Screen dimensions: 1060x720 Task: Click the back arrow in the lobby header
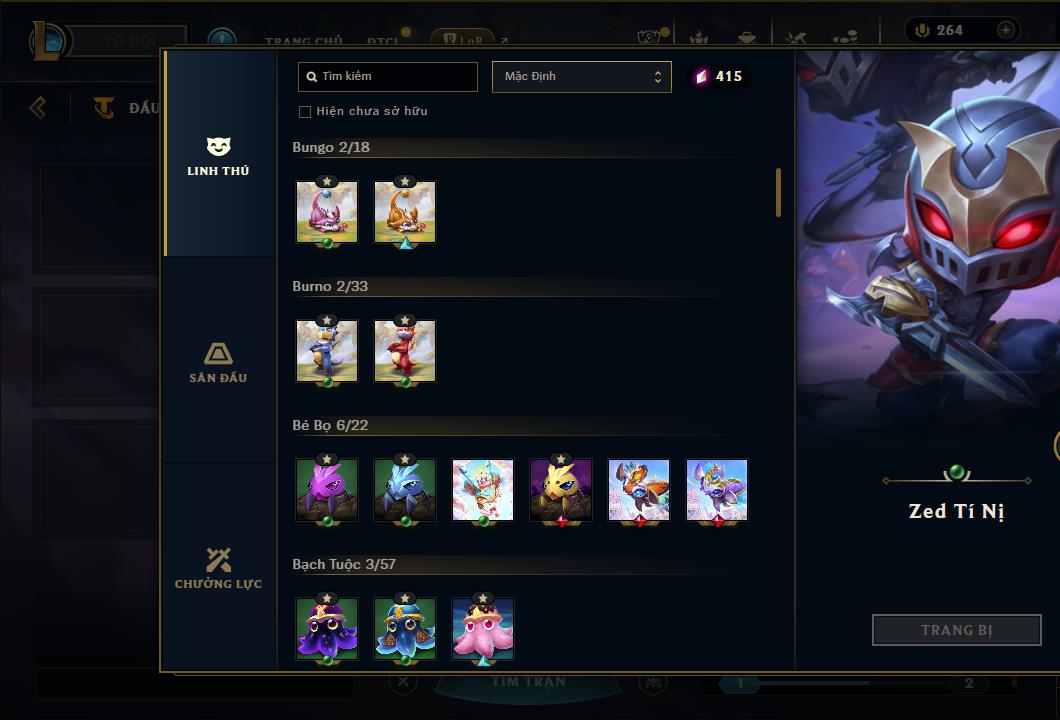coord(38,107)
